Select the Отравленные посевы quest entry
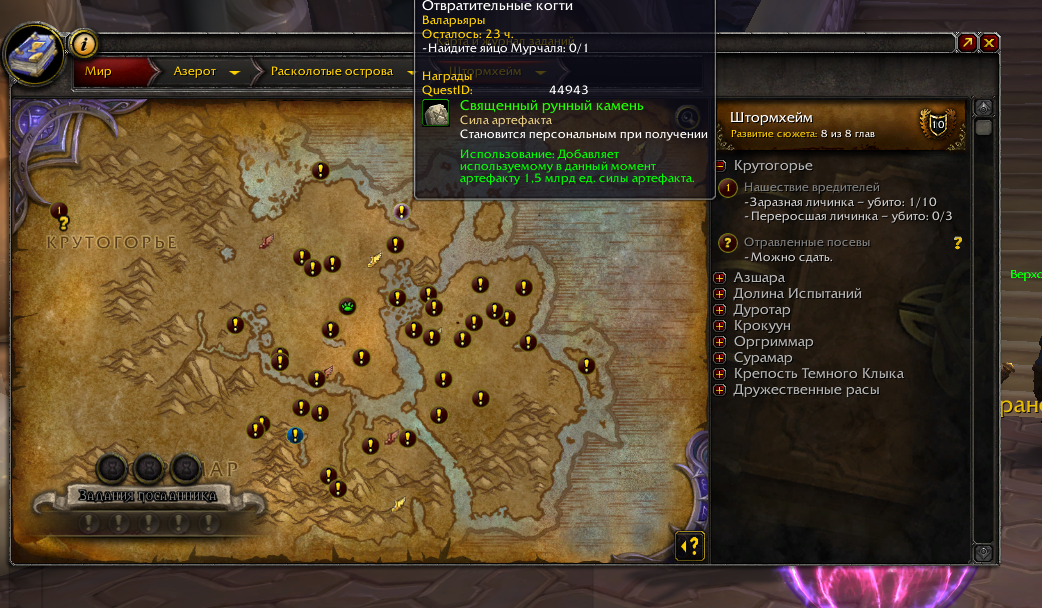The width and height of the screenshot is (1042, 608). [x=806, y=242]
